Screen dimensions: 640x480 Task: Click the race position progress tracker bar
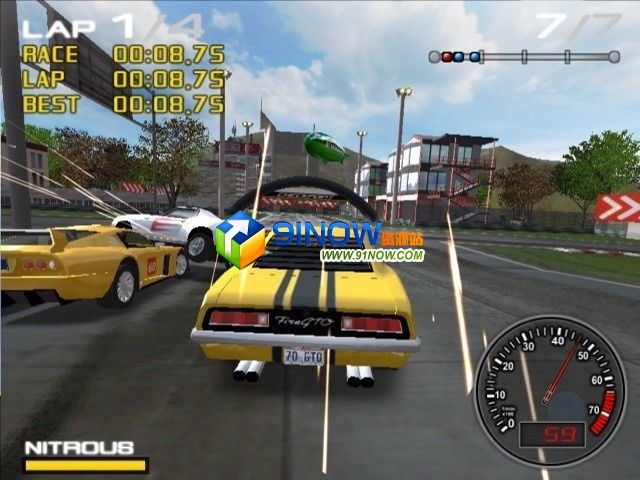click(524, 57)
